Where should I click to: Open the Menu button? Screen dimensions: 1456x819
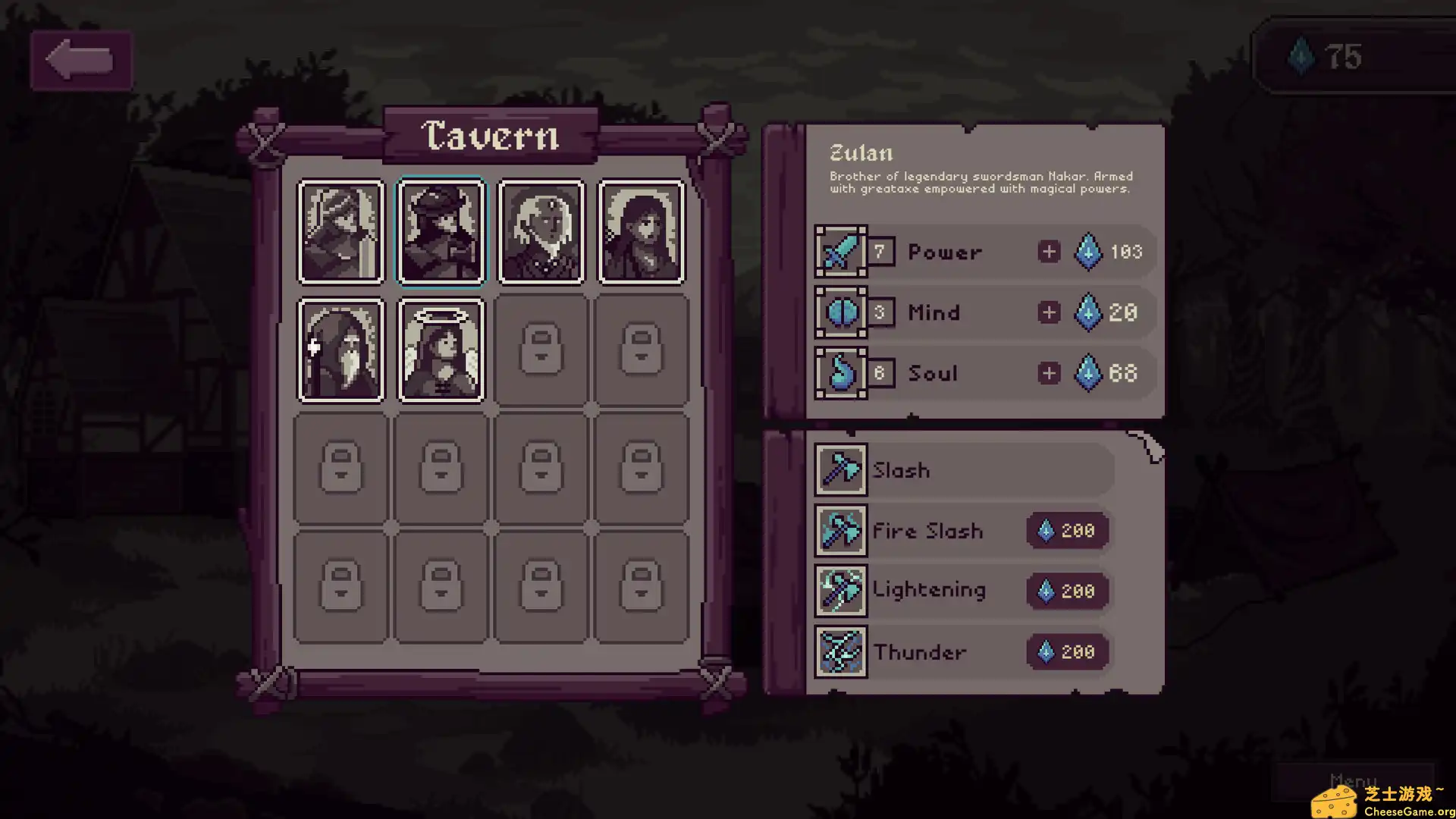1353,781
